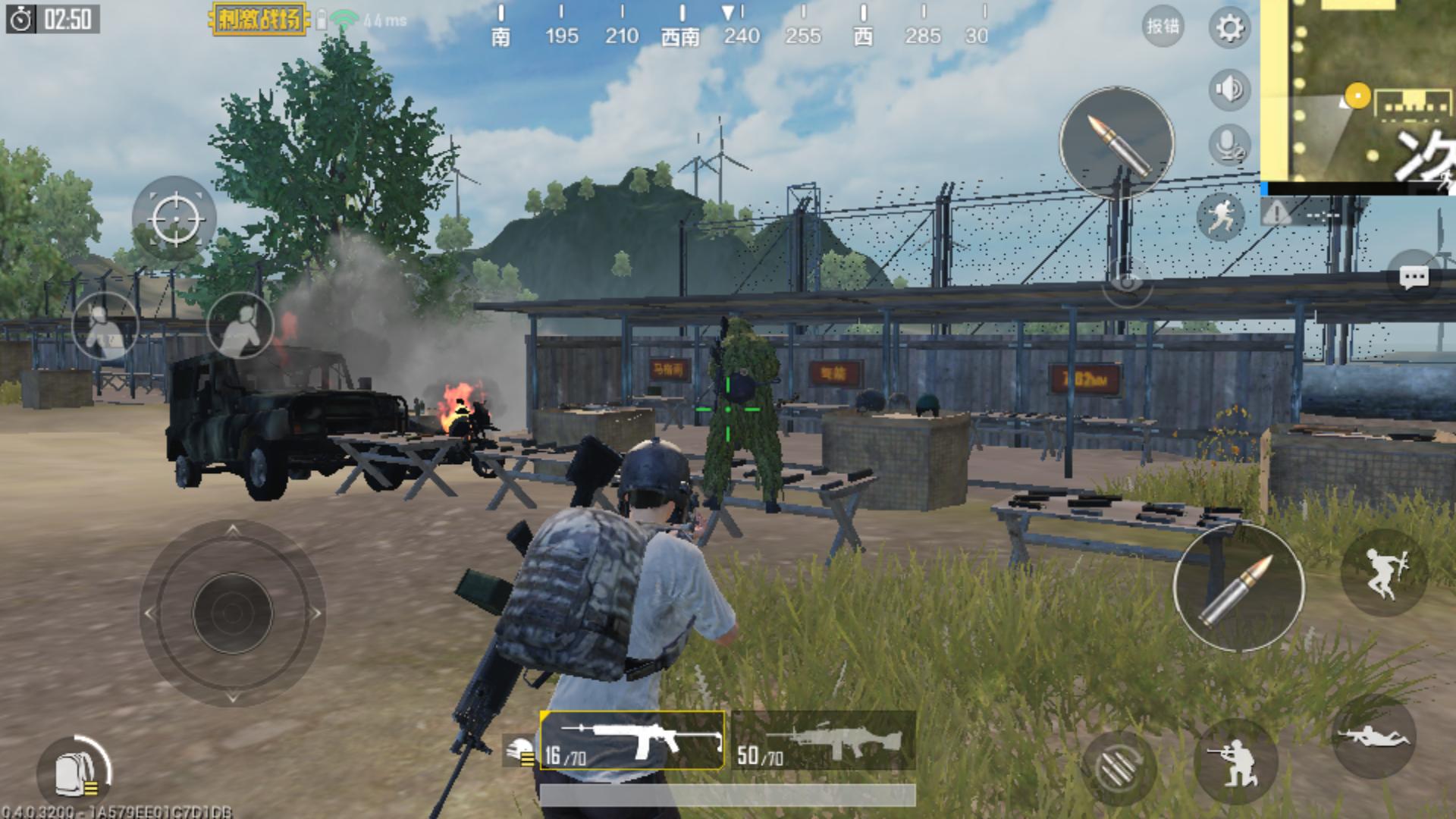Lean left with the left peek button

pos(105,325)
